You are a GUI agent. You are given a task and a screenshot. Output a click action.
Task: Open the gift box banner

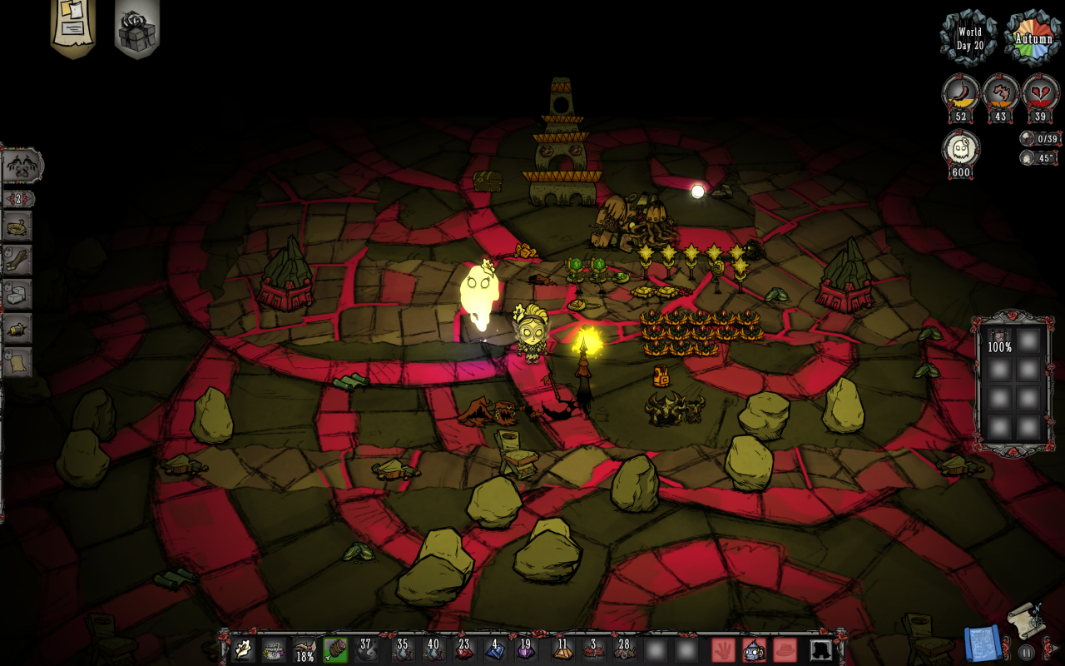tap(136, 30)
